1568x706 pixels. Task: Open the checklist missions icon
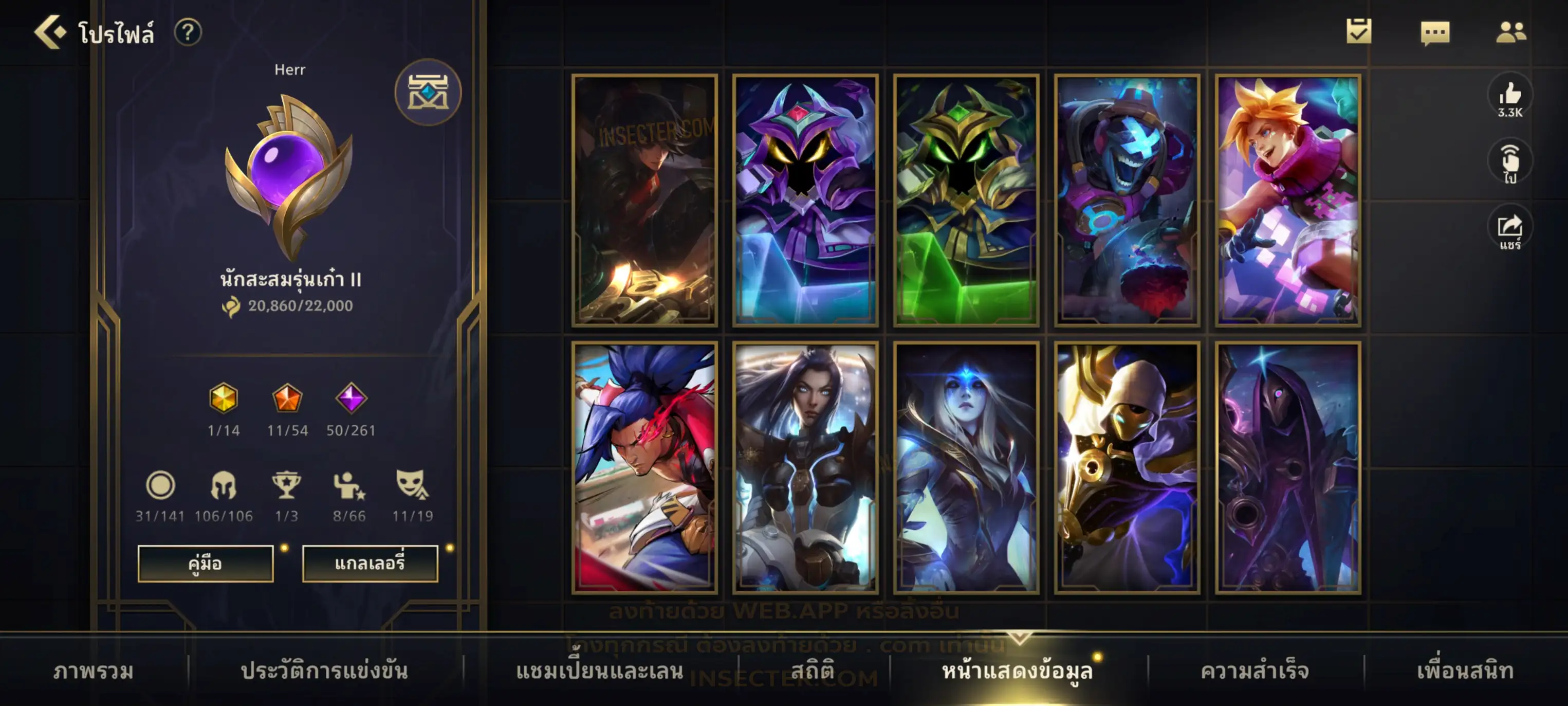(x=1358, y=31)
